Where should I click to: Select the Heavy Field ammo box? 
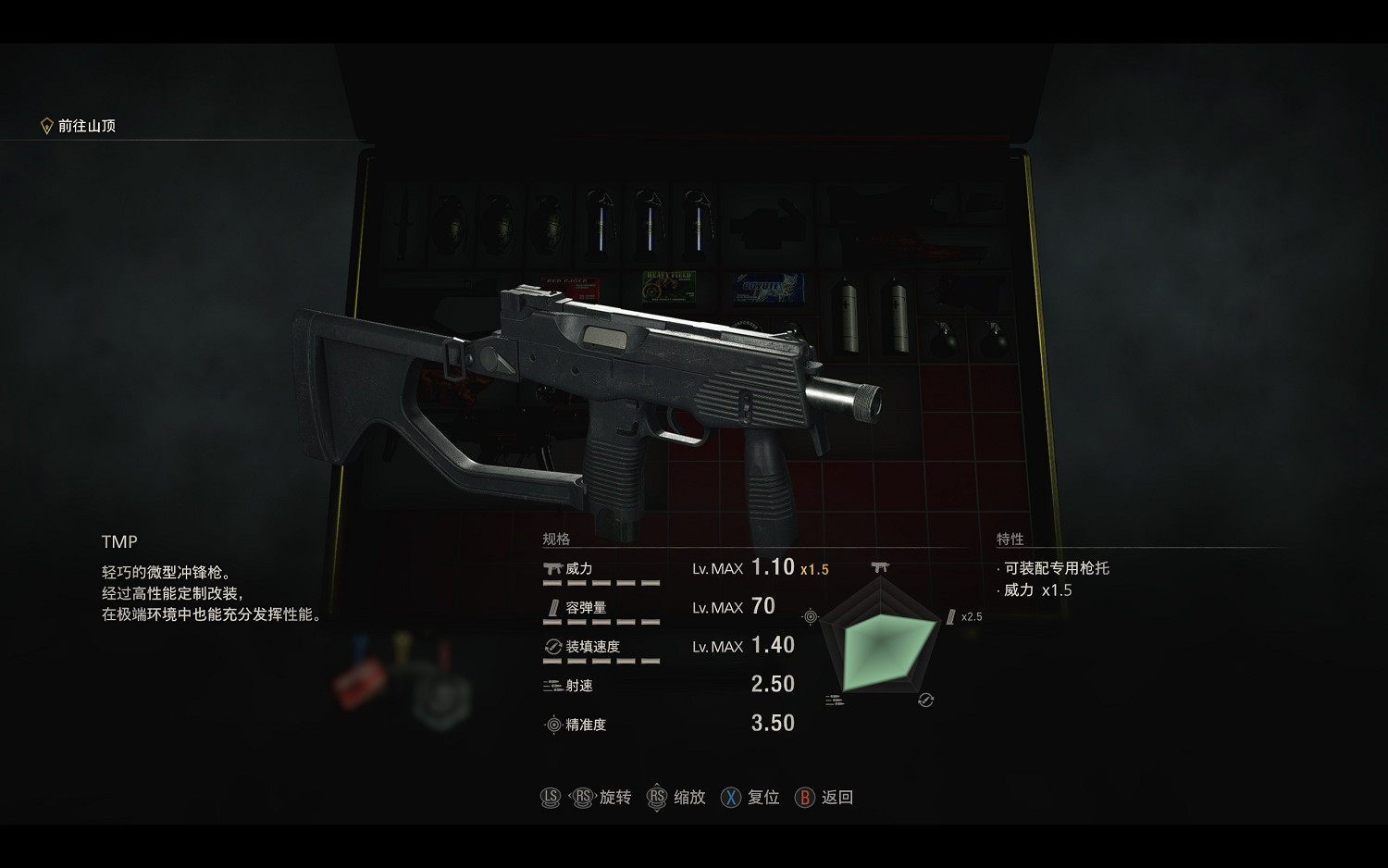(668, 289)
